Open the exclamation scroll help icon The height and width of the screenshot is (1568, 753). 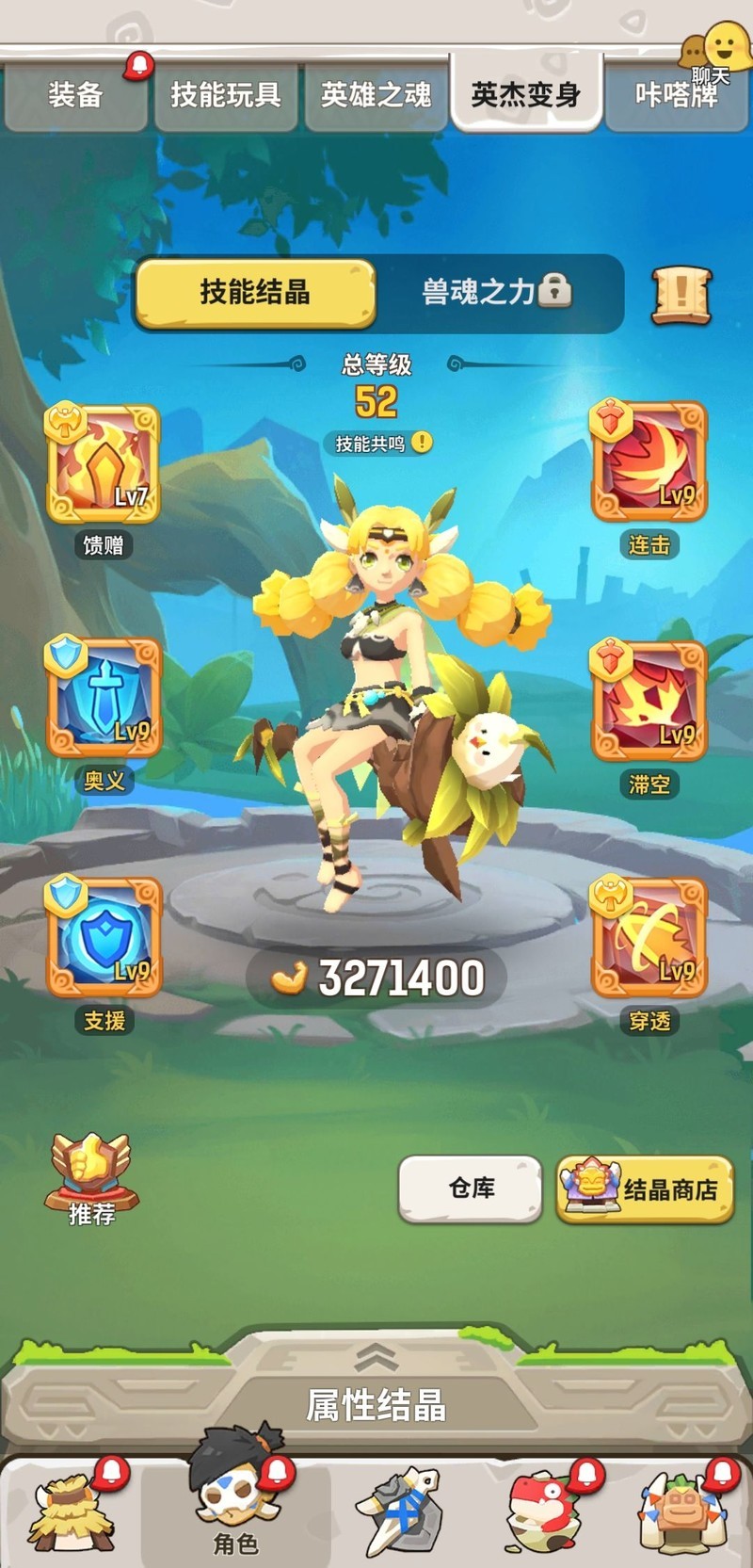(x=681, y=295)
